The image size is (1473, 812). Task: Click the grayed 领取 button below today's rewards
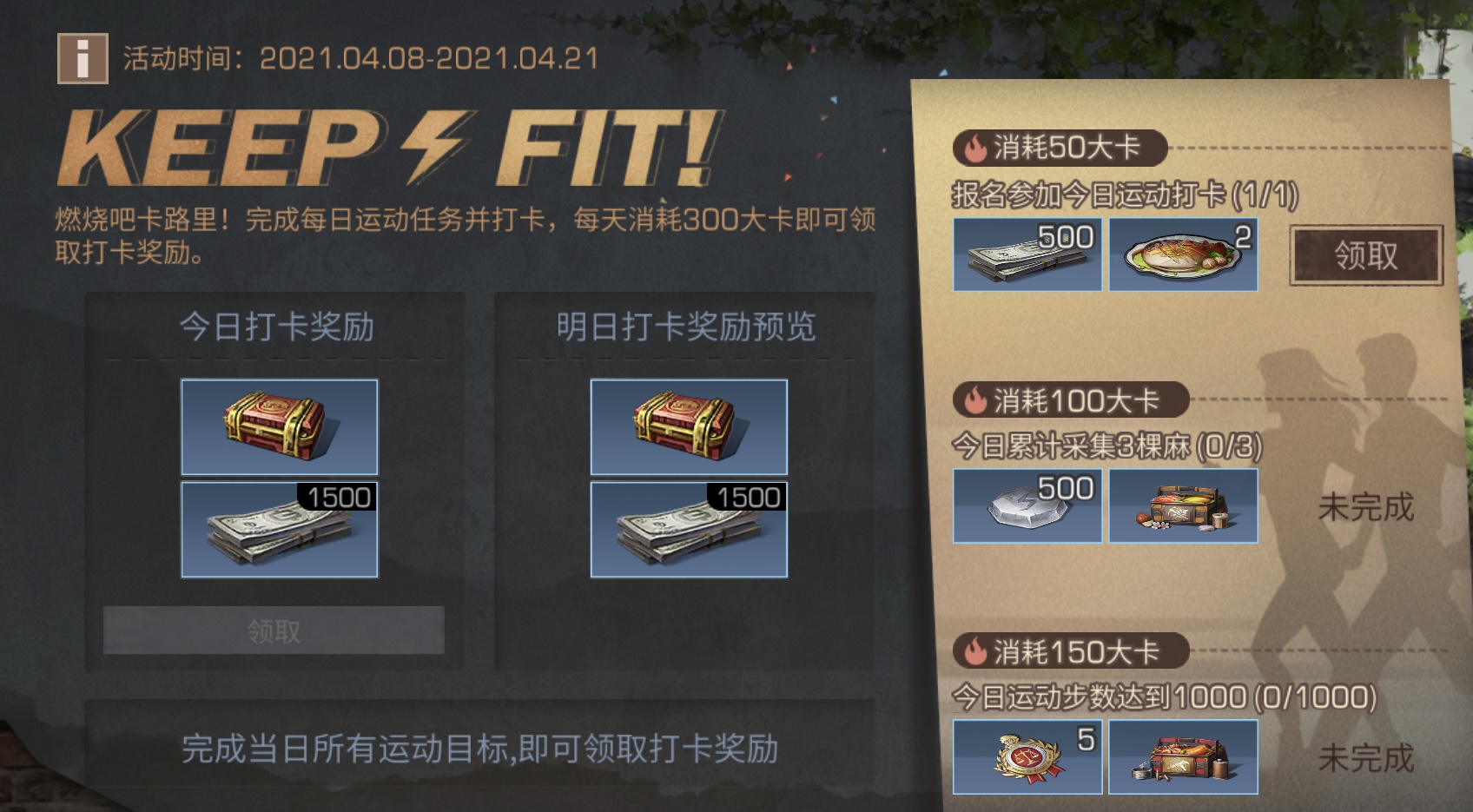coord(276,629)
